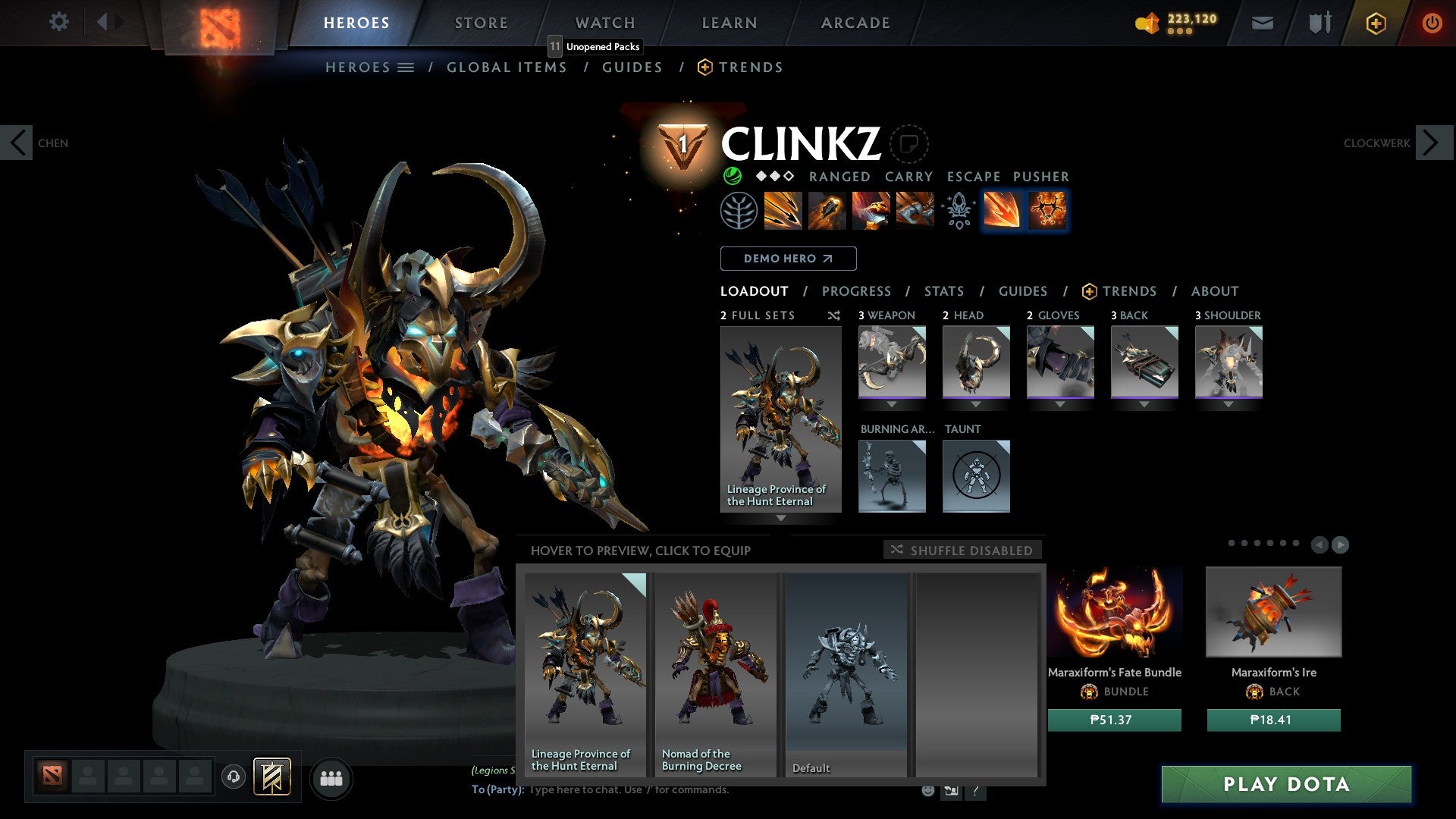Open the WATCH menu
Screen dimensions: 1456x819
pos(604,23)
